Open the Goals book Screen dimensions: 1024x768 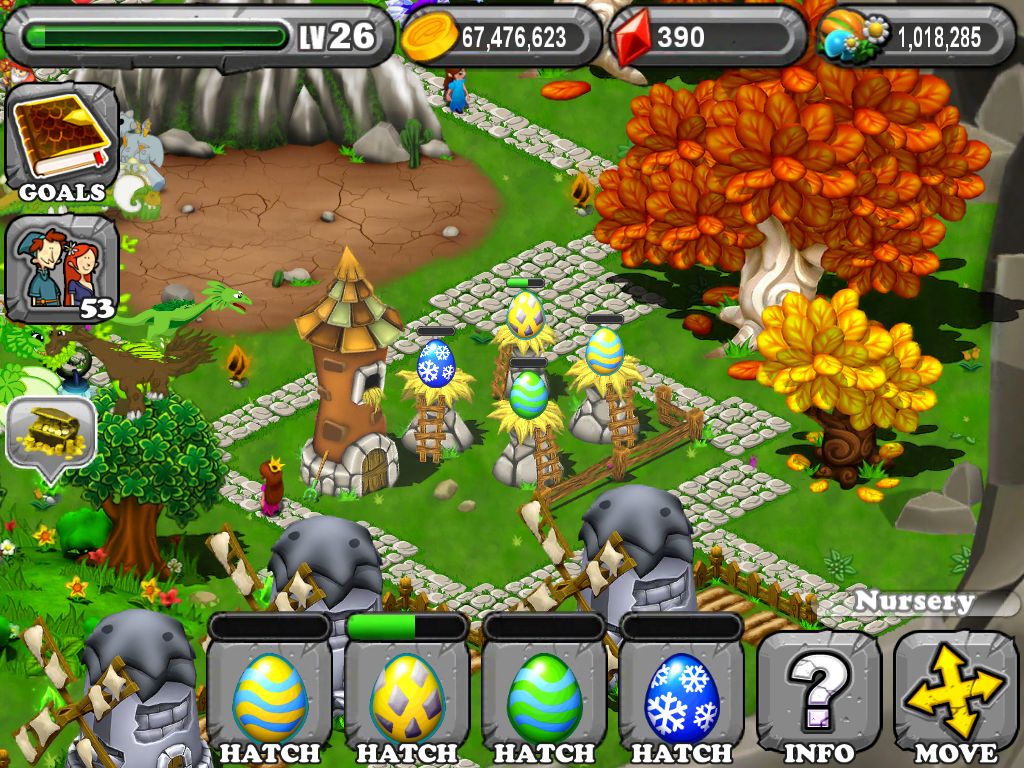click(62, 142)
